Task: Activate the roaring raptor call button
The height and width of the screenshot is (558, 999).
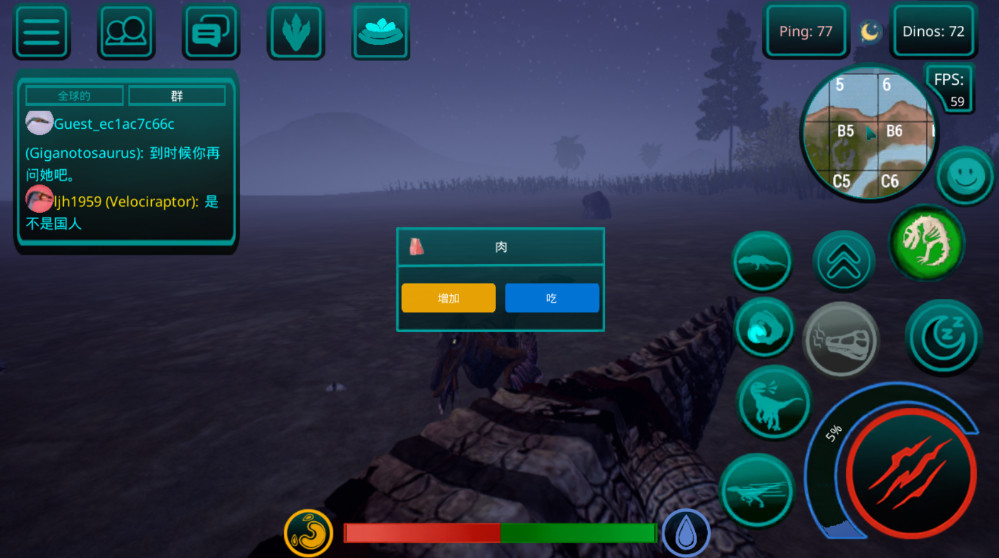Action: pyautogui.click(x=774, y=402)
